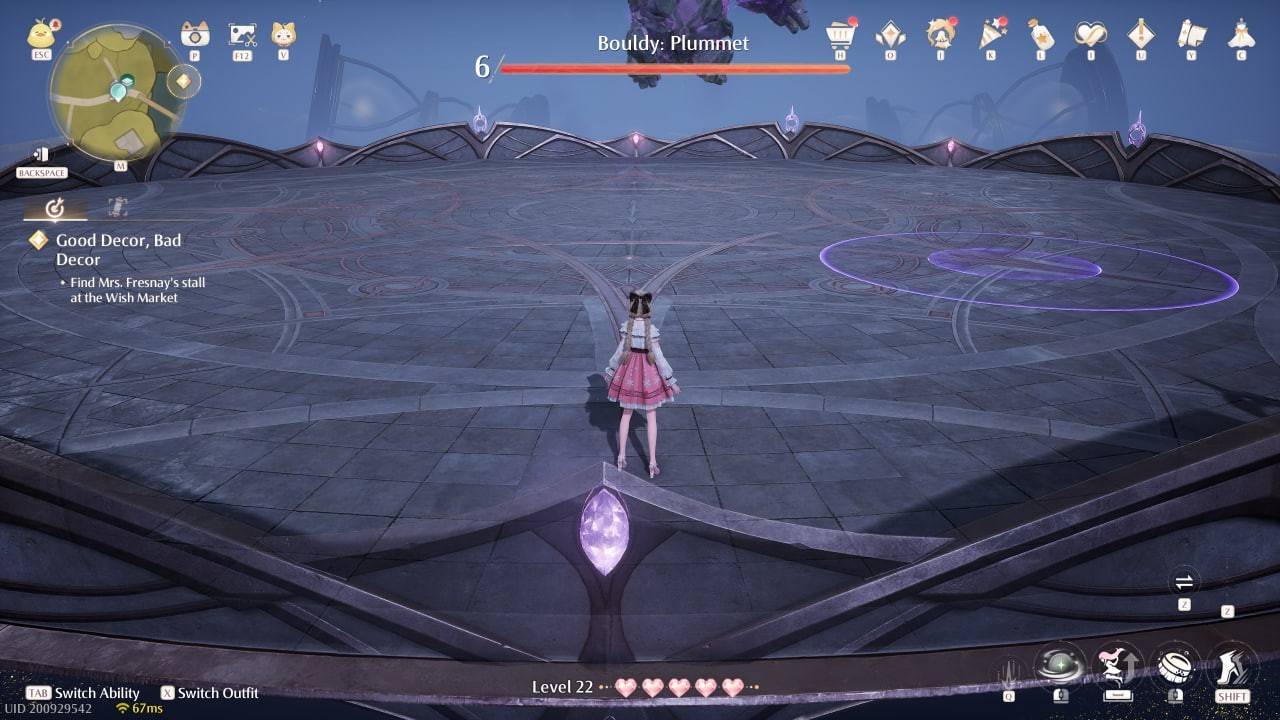Open the cat companion V icon
The width and height of the screenshot is (1280, 720).
point(283,32)
